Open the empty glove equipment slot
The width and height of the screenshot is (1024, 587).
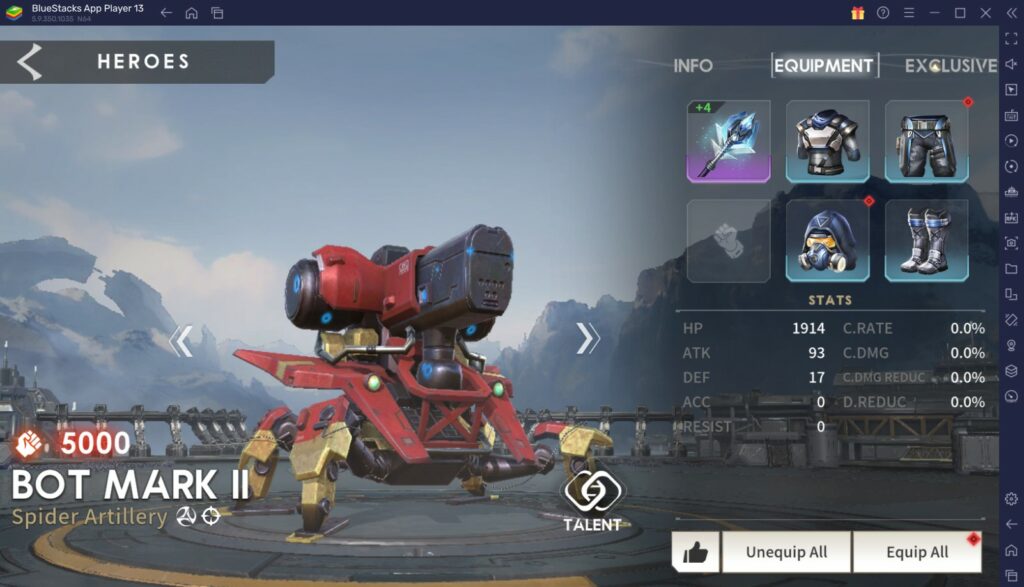coord(728,240)
